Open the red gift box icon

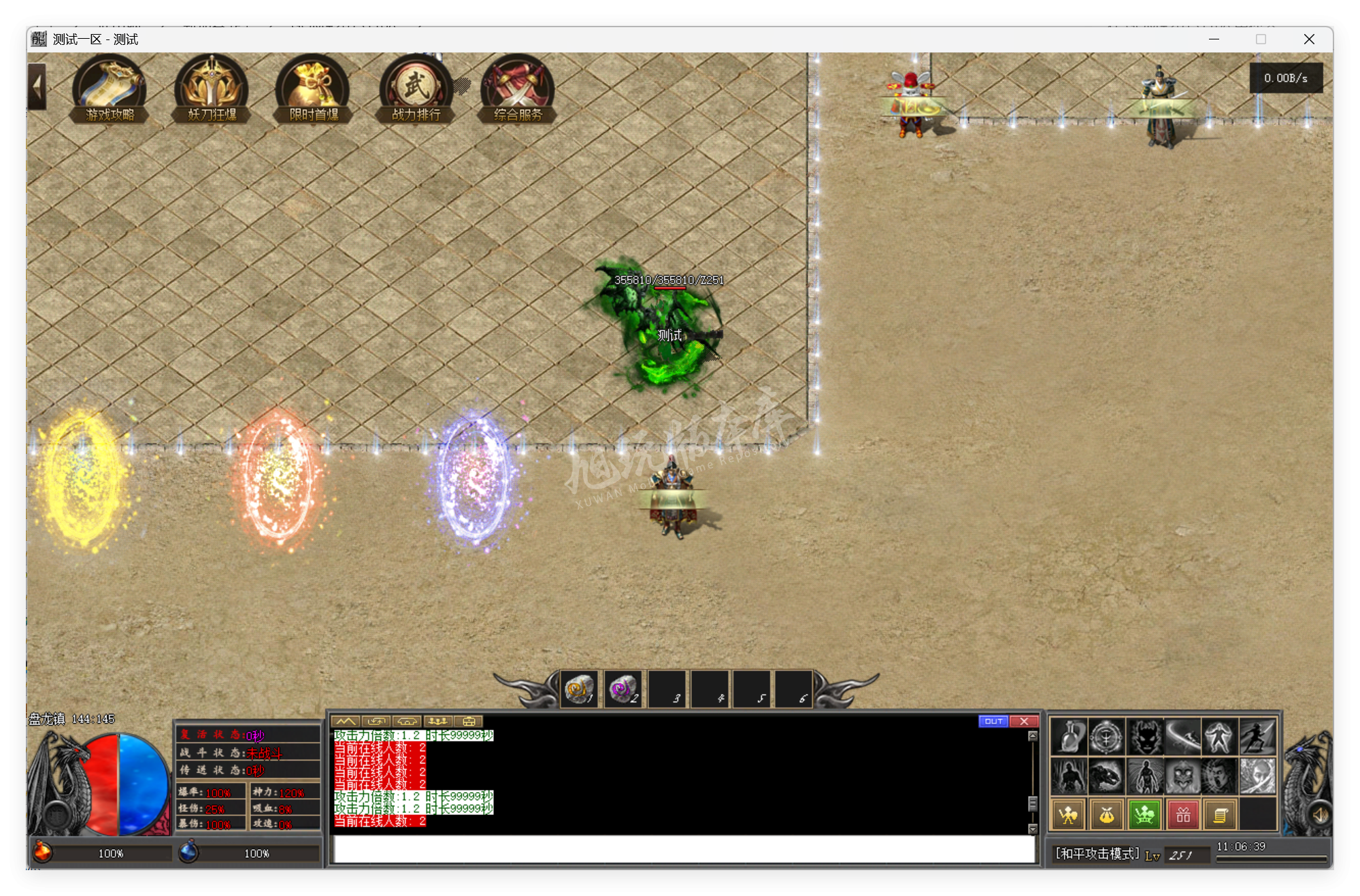(x=1183, y=814)
